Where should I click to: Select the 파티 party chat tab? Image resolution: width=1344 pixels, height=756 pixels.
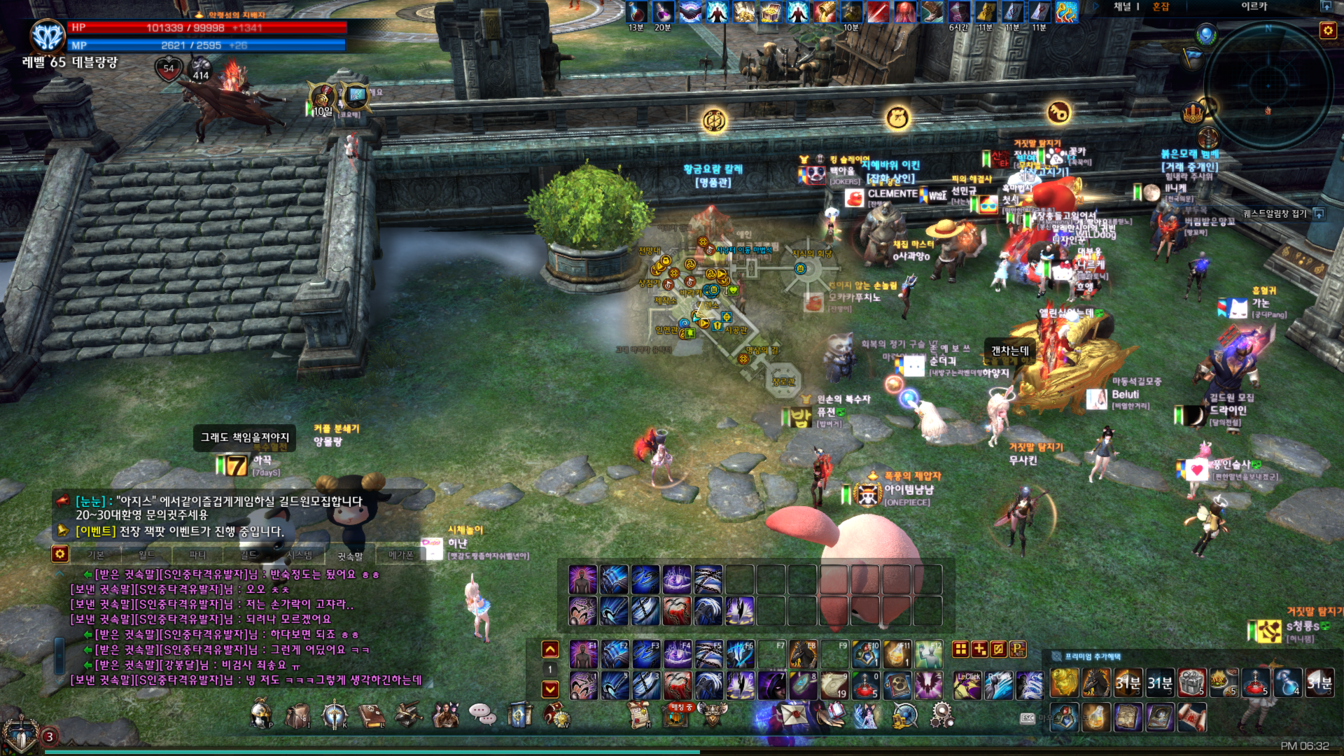coord(197,554)
